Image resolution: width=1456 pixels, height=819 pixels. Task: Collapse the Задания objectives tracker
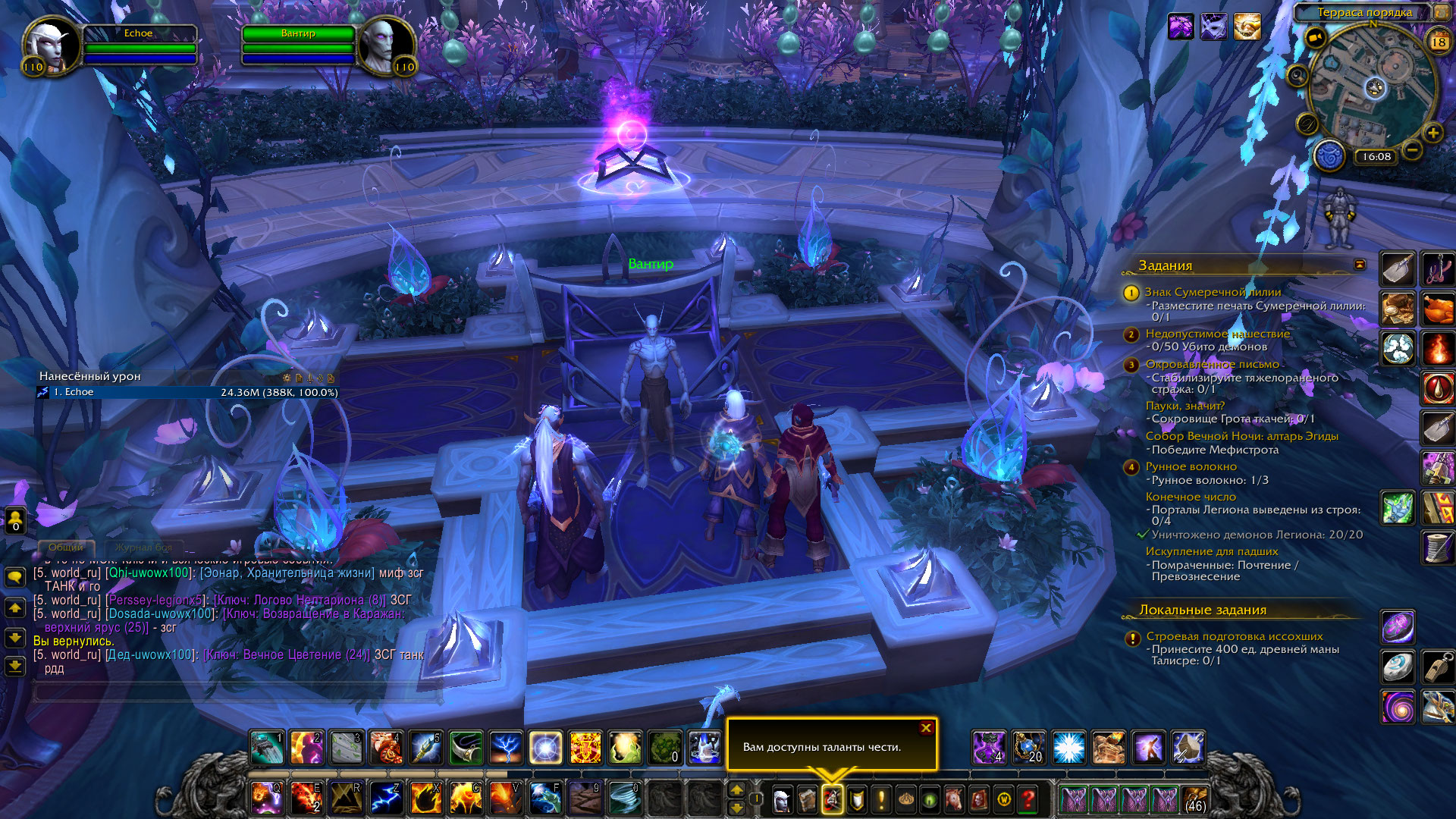[x=1360, y=265]
